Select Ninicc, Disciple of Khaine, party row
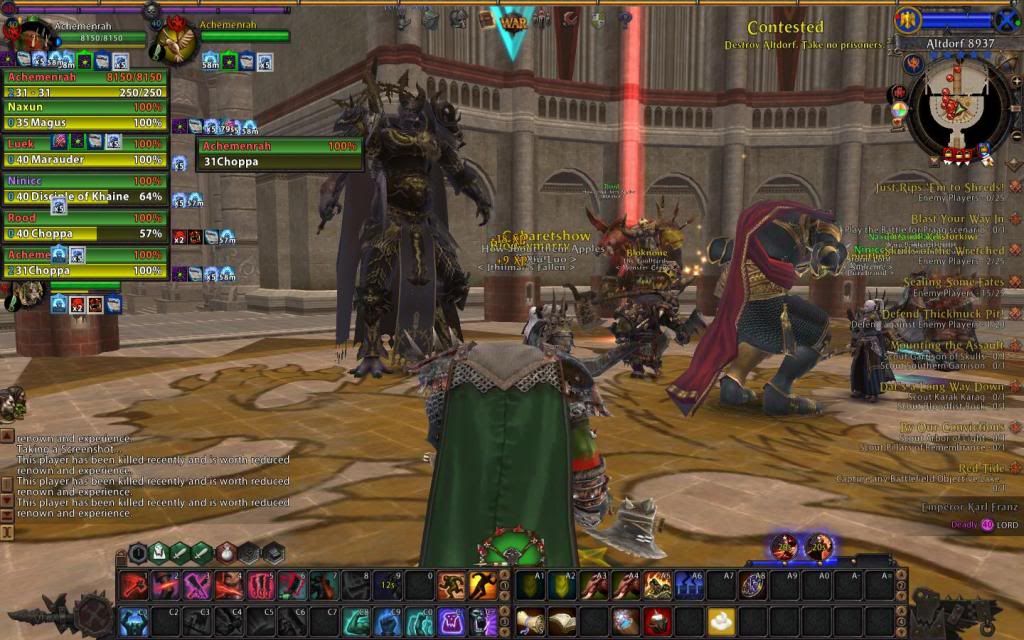The height and width of the screenshot is (640, 1024). coord(85,189)
